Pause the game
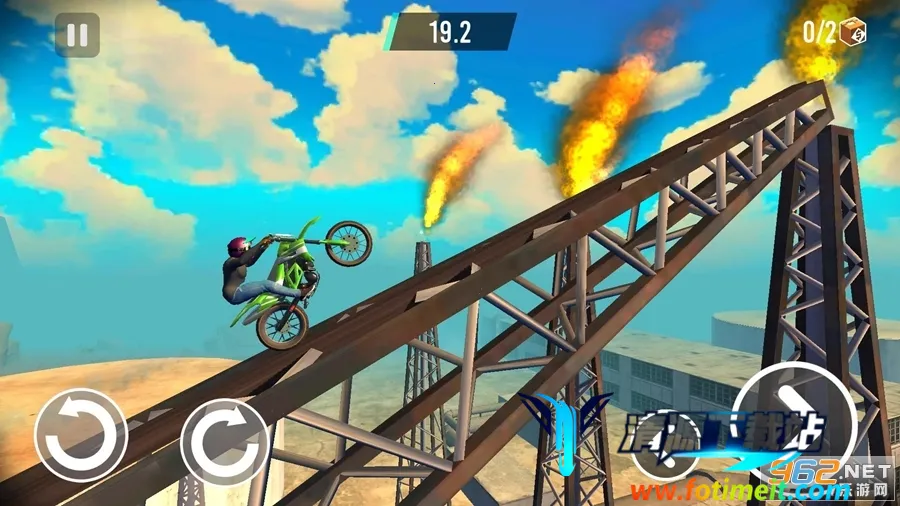 click(77, 35)
